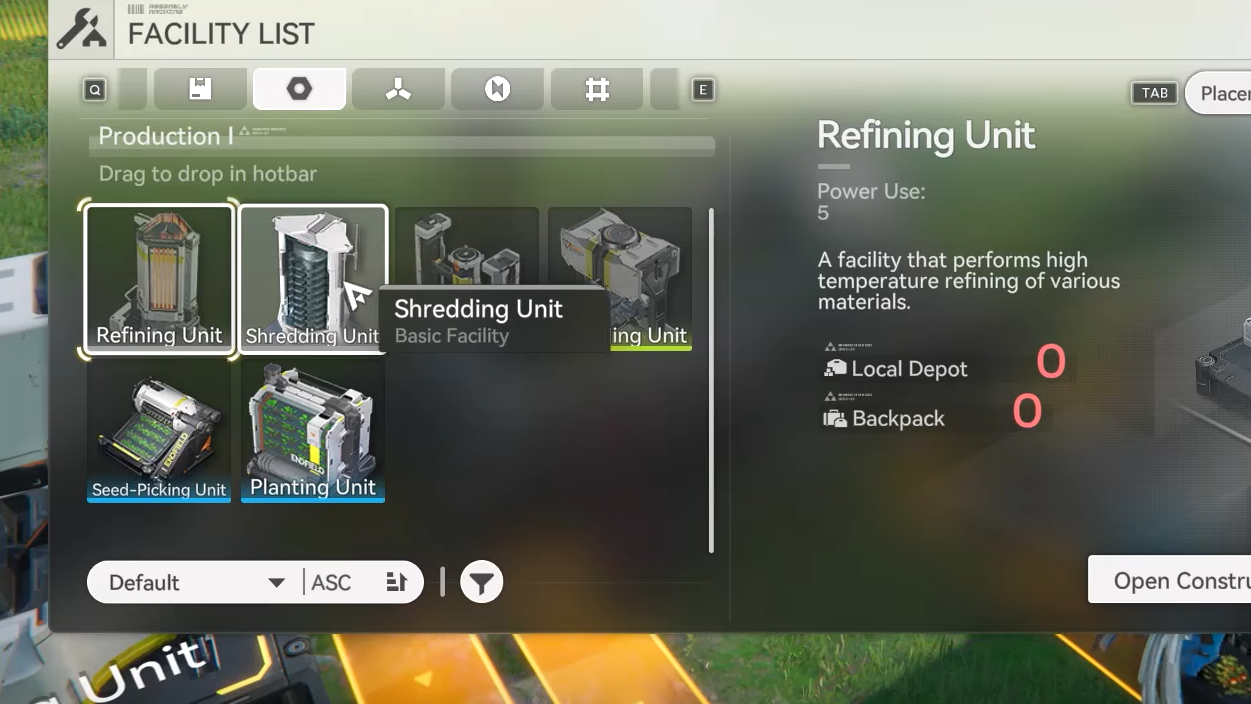
Task: Switch to the box-icon facility tab
Action: click(x=200, y=90)
